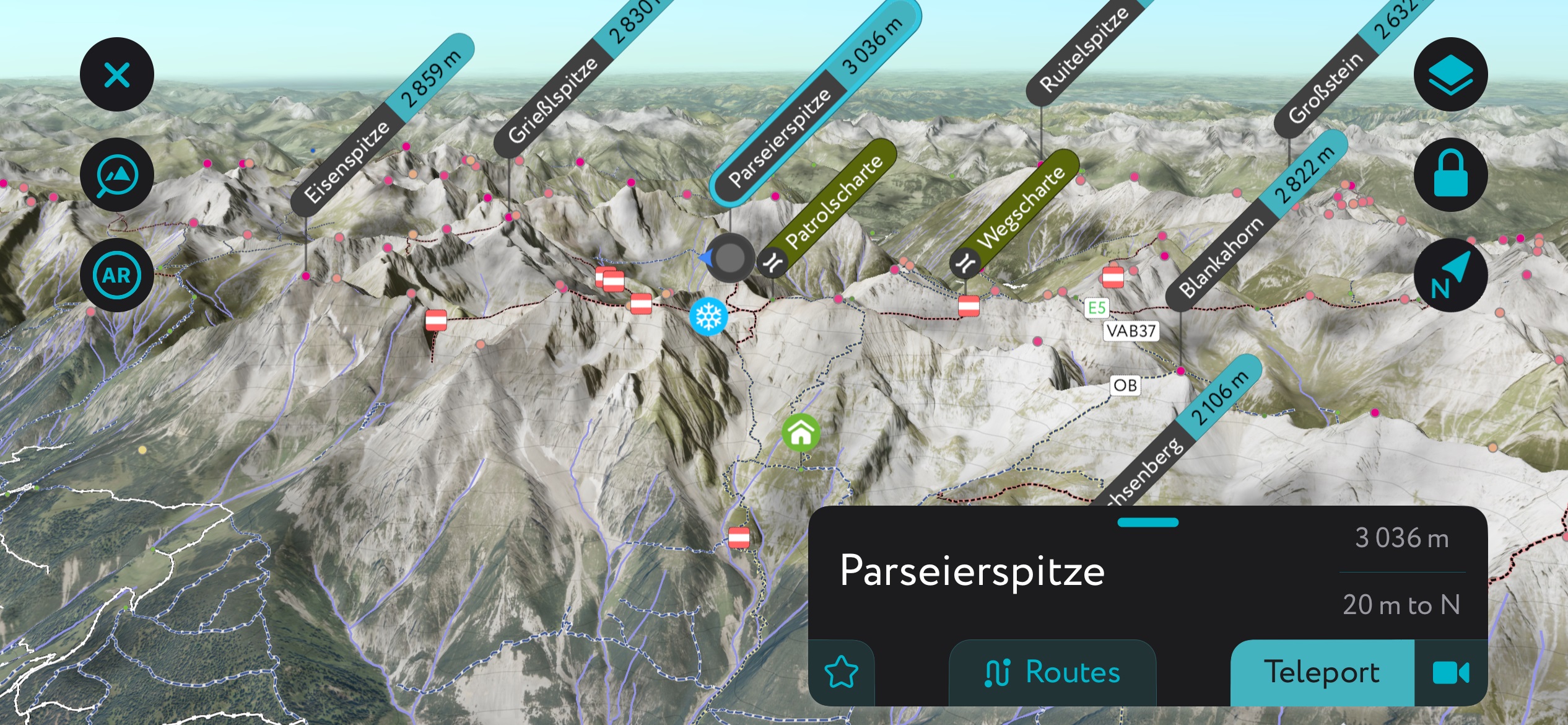Dismiss the view with the X button
The width and height of the screenshot is (1568, 725).
pyautogui.click(x=116, y=74)
